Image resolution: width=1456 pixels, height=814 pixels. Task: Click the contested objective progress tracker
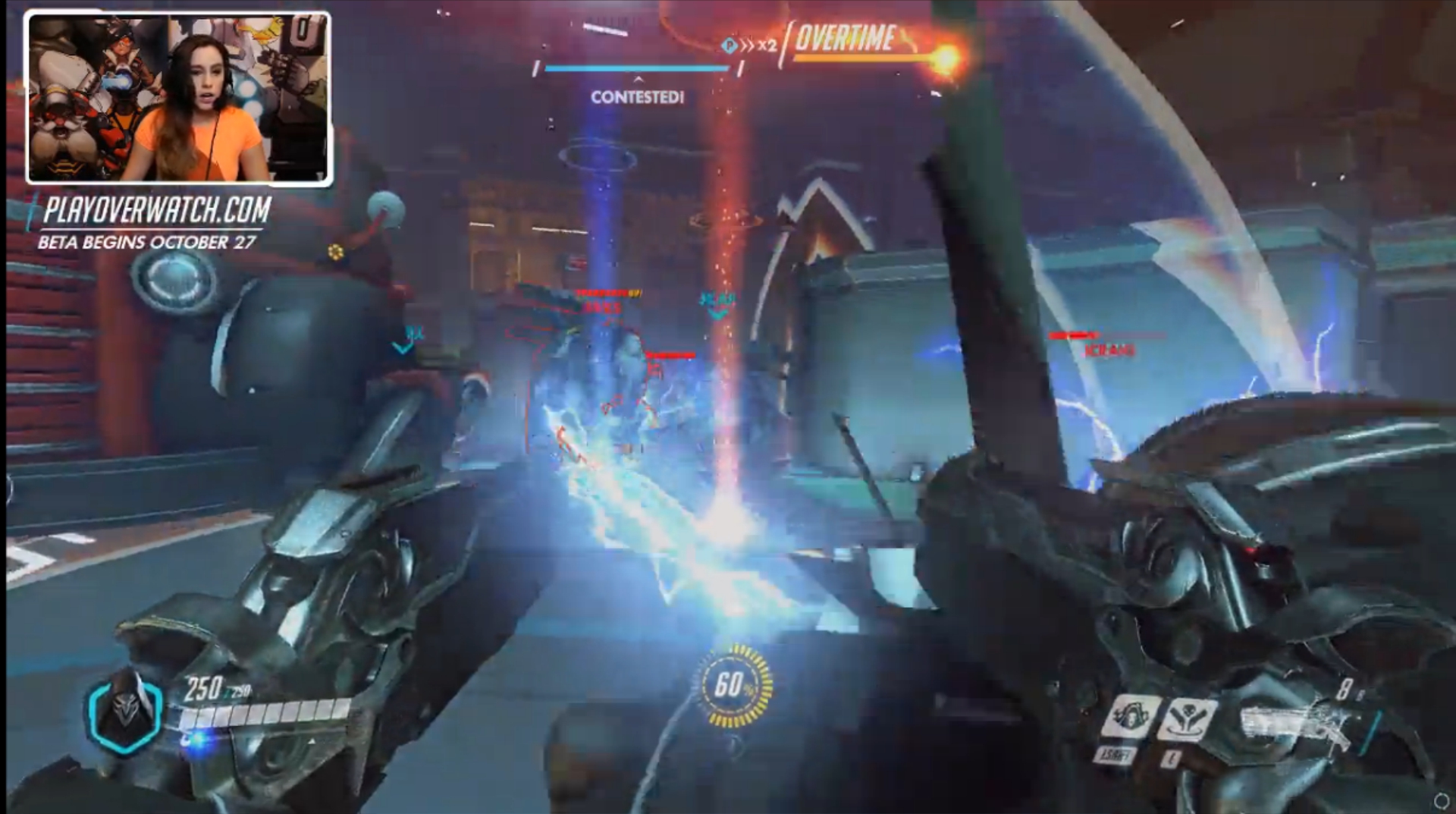[637, 69]
